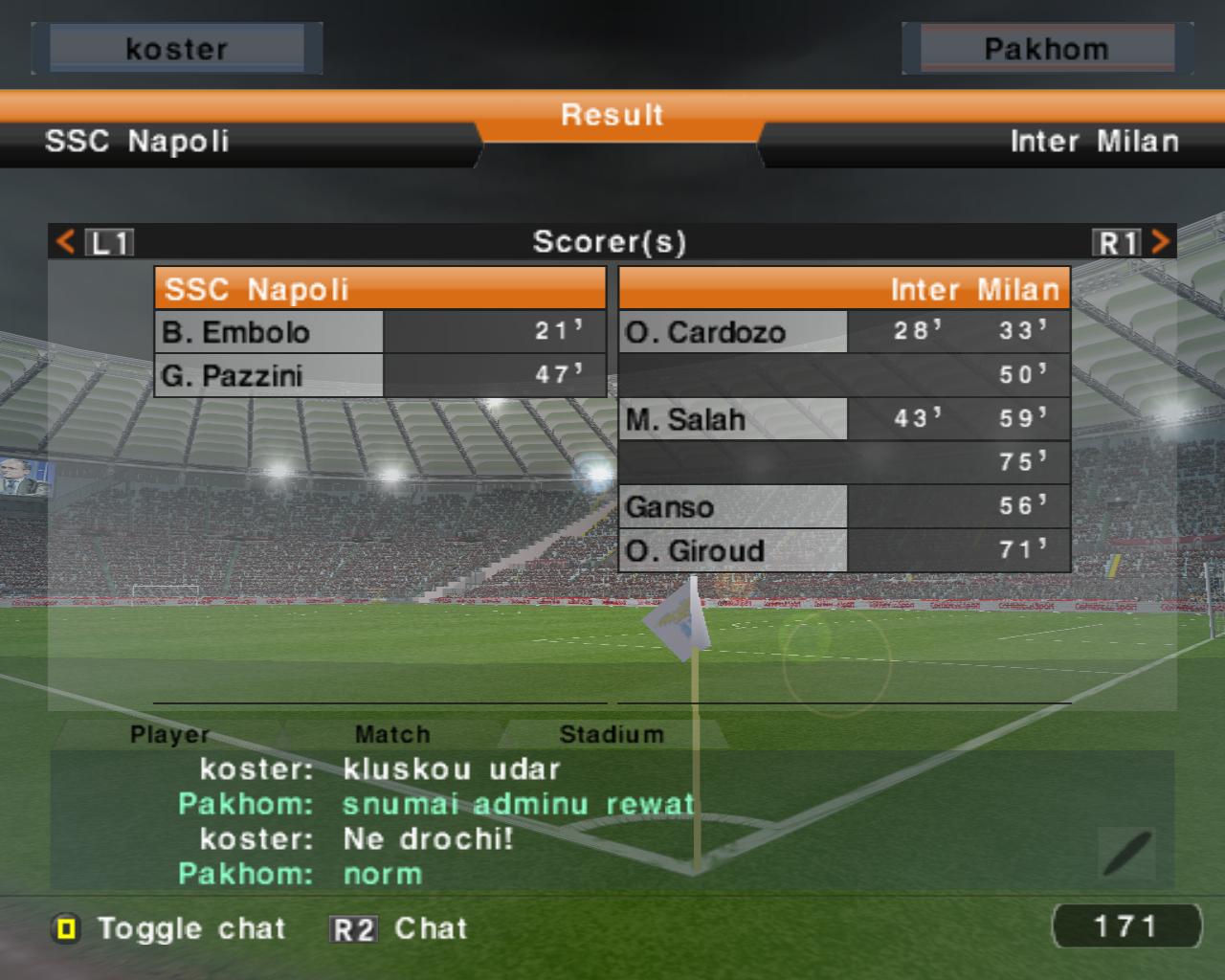Click Pakhom's "norm" chat message
Screen dimensions: 1225x980
(383, 874)
